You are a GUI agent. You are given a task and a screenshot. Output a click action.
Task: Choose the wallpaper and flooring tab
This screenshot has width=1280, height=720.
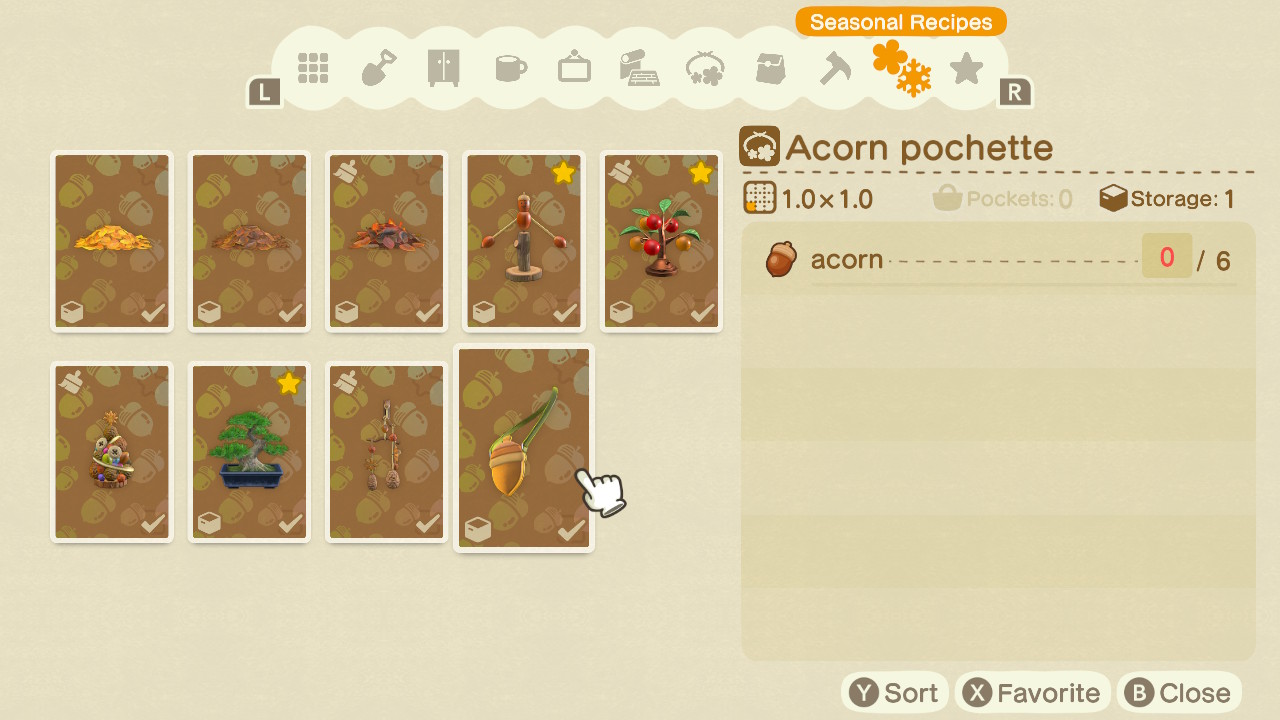coord(638,68)
